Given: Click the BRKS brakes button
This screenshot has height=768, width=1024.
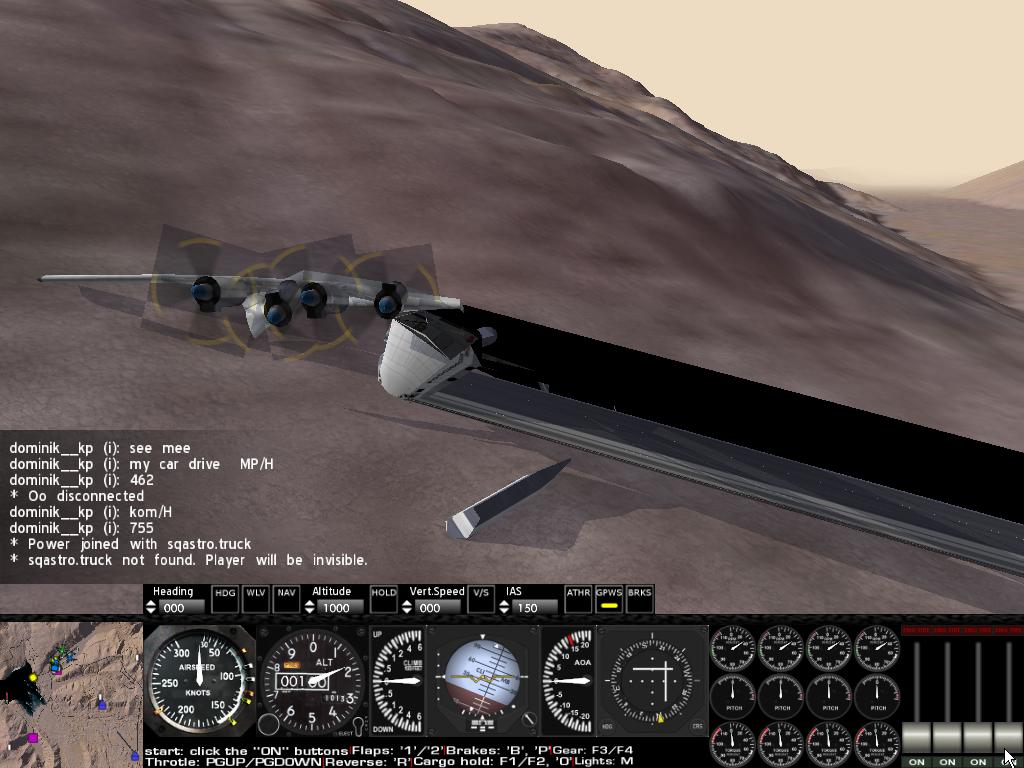Looking at the screenshot, I should (x=639, y=598).
